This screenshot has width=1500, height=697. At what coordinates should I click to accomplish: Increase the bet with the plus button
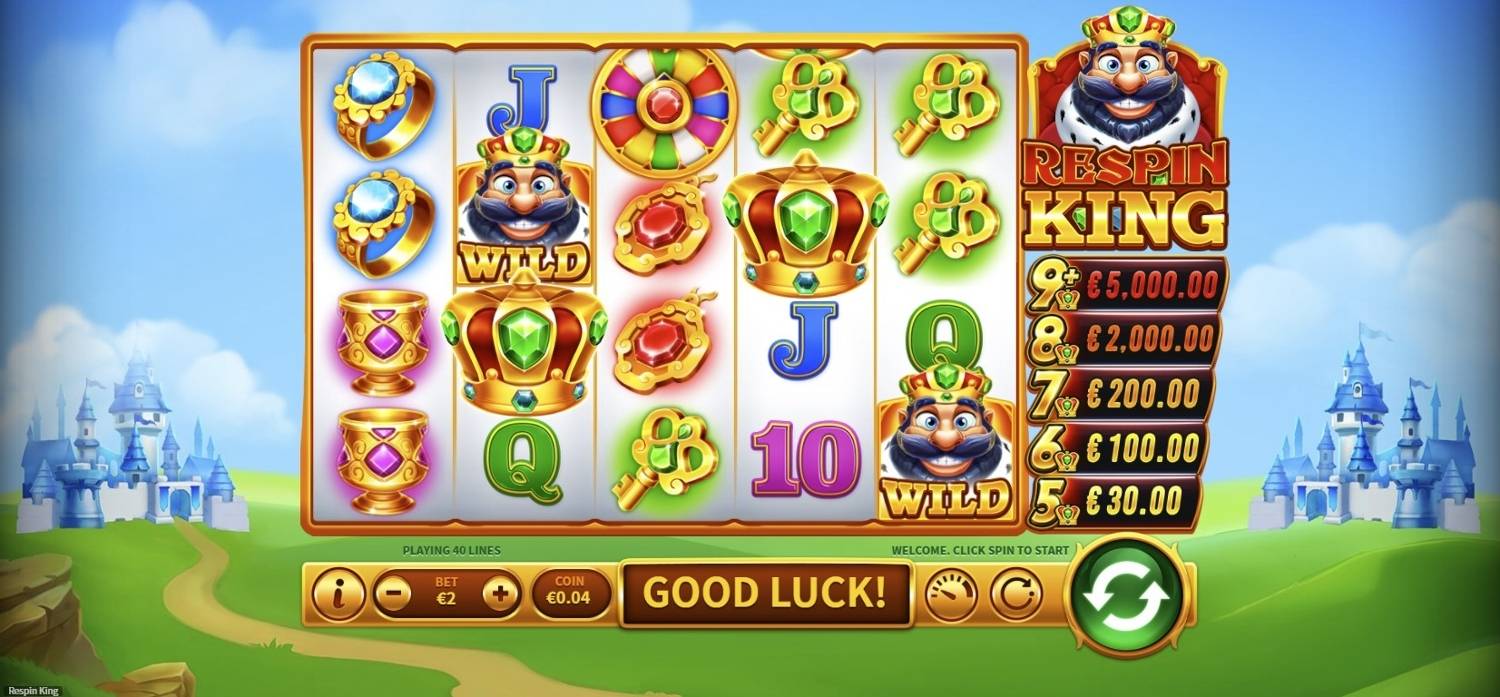(501, 595)
